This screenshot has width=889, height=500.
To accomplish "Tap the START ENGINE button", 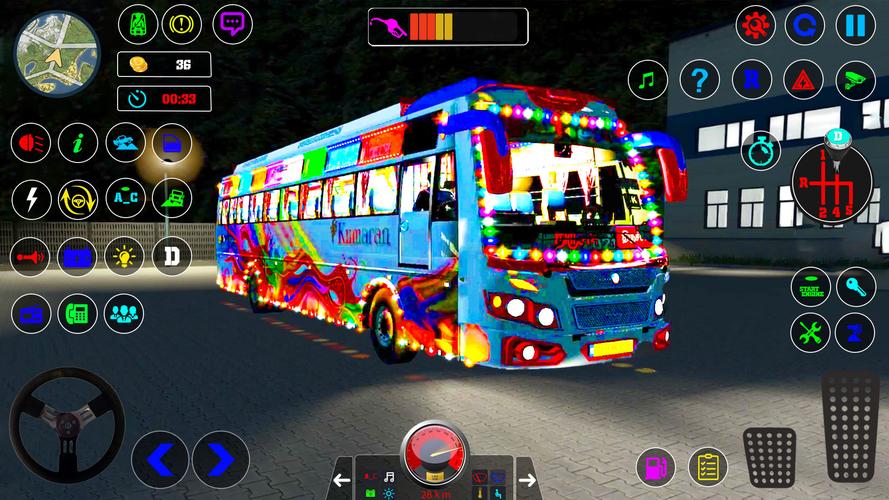I will coord(810,287).
